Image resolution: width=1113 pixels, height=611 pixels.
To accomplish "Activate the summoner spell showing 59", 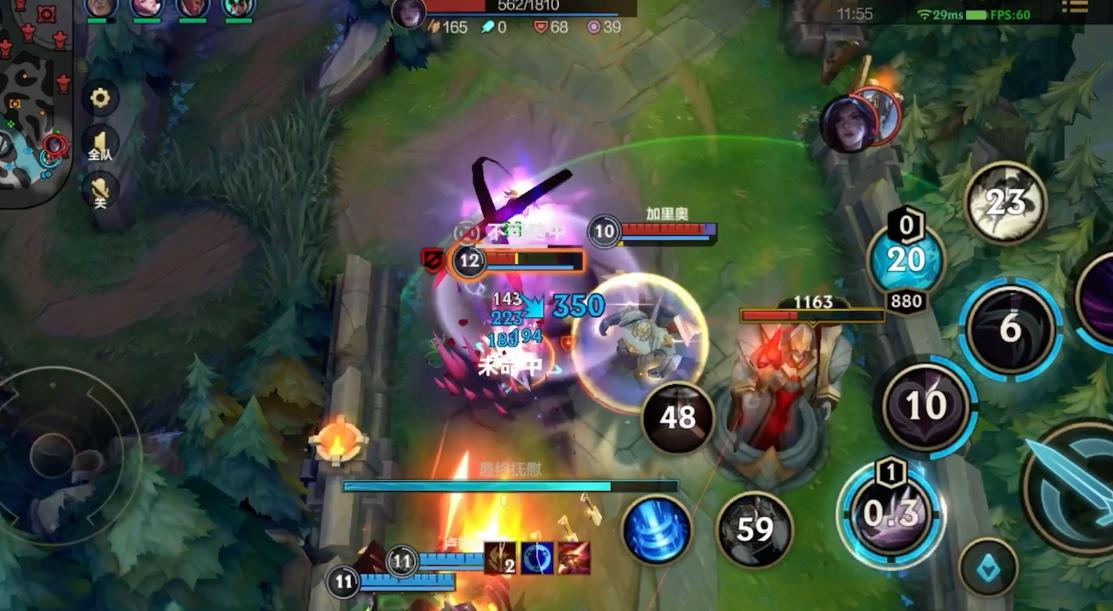I will [754, 529].
